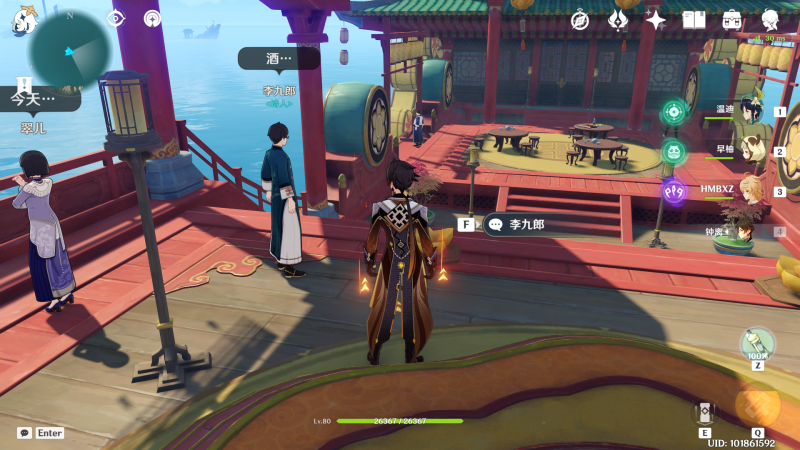Switch to party member 温迪
This screenshot has width=800, height=450.
pyautogui.click(x=750, y=112)
